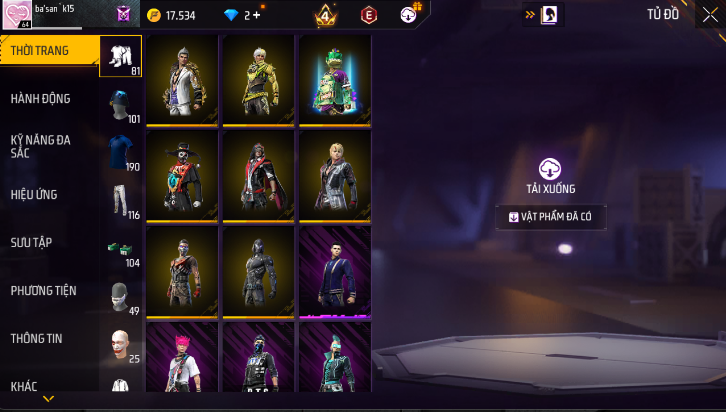
Task: Pick the green dragon mascot costume
Action: coord(334,81)
